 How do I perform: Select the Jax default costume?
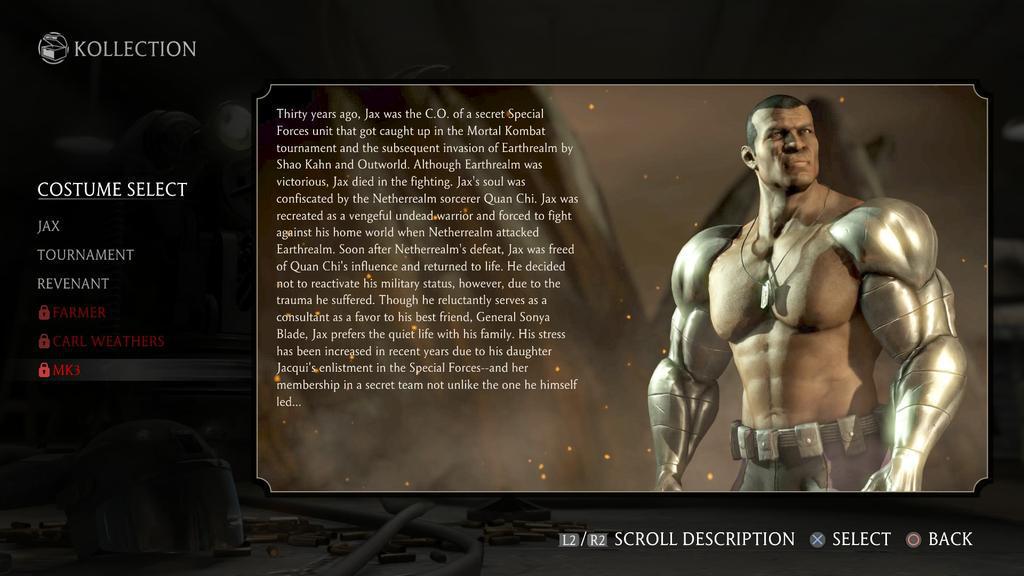pyautogui.click(x=49, y=226)
